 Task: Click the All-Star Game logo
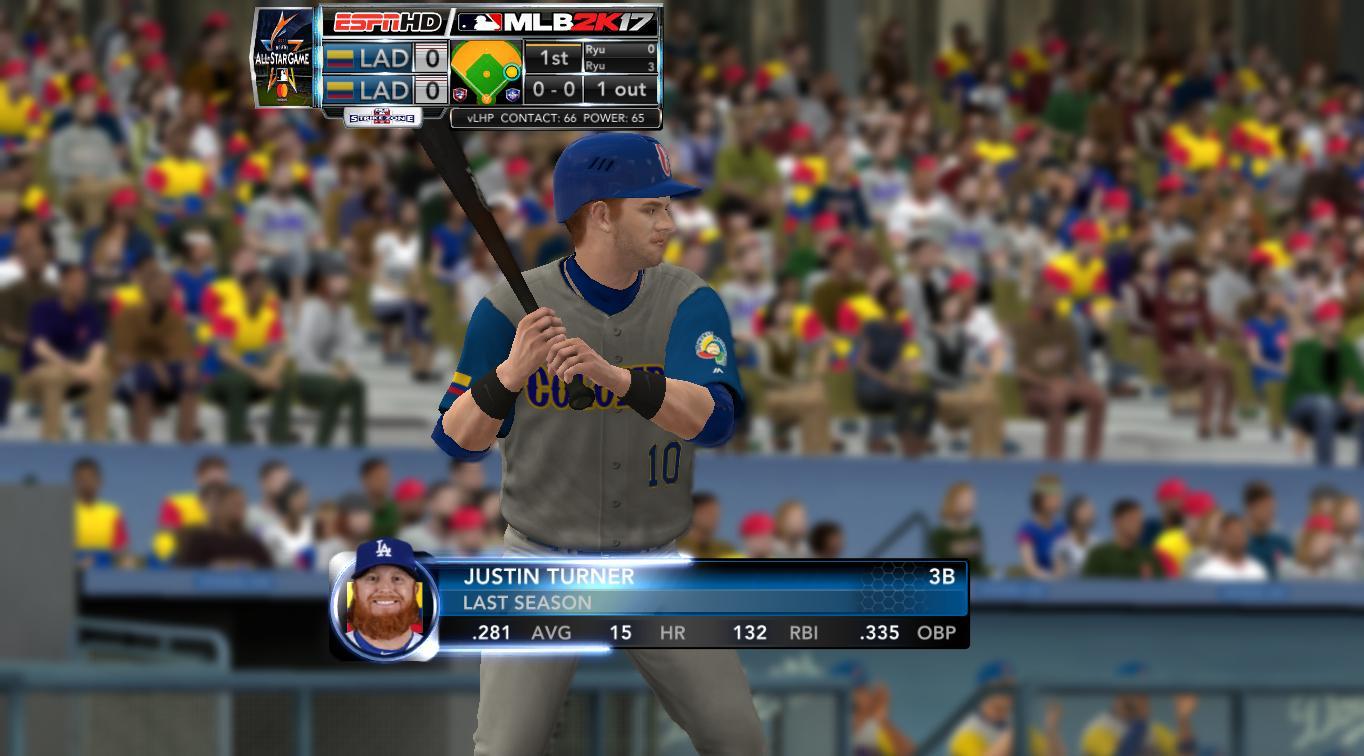pyautogui.click(x=284, y=57)
